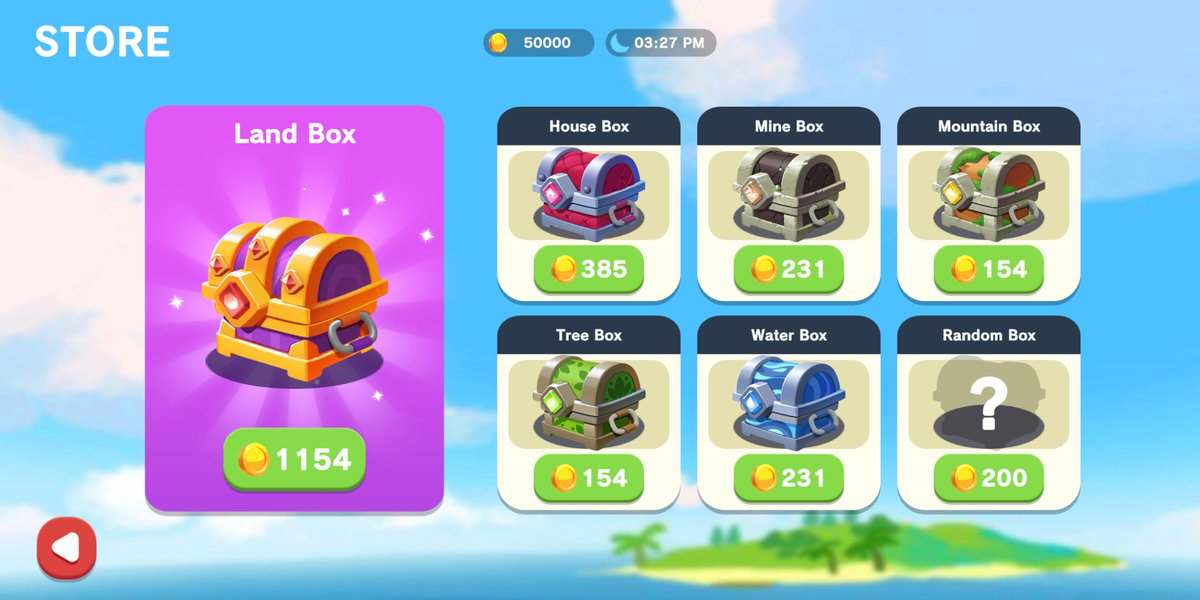
Task: Click the Mountain Box 154 price button
Action: [988, 269]
